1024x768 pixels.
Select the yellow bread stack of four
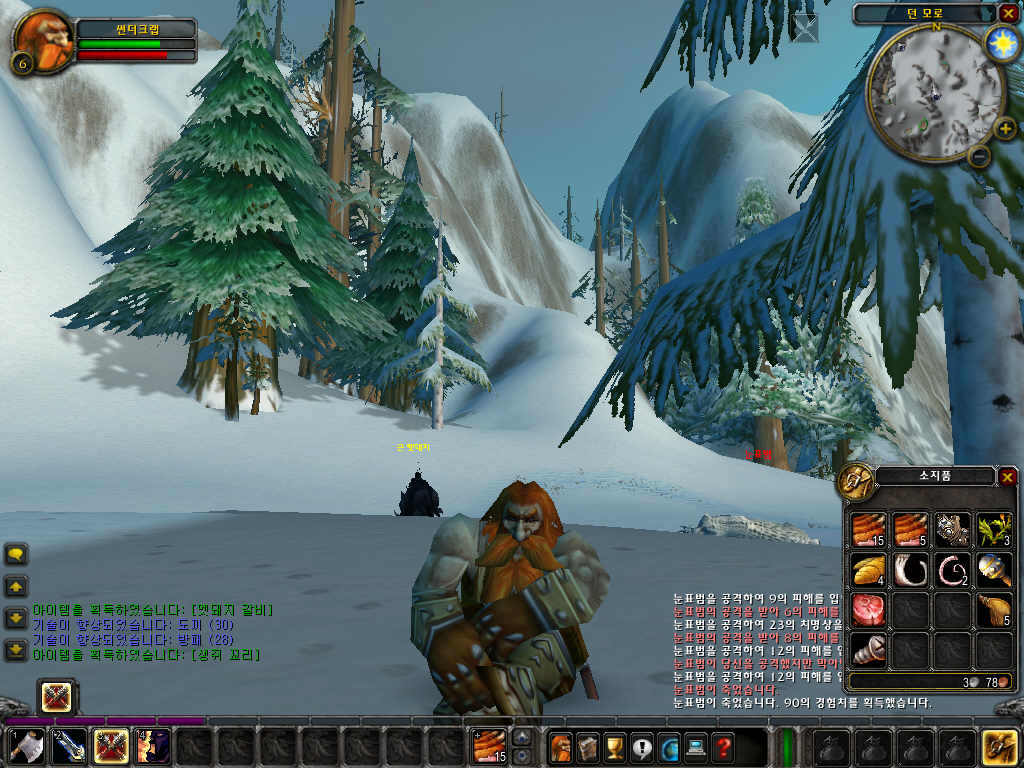(x=869, y=570)
